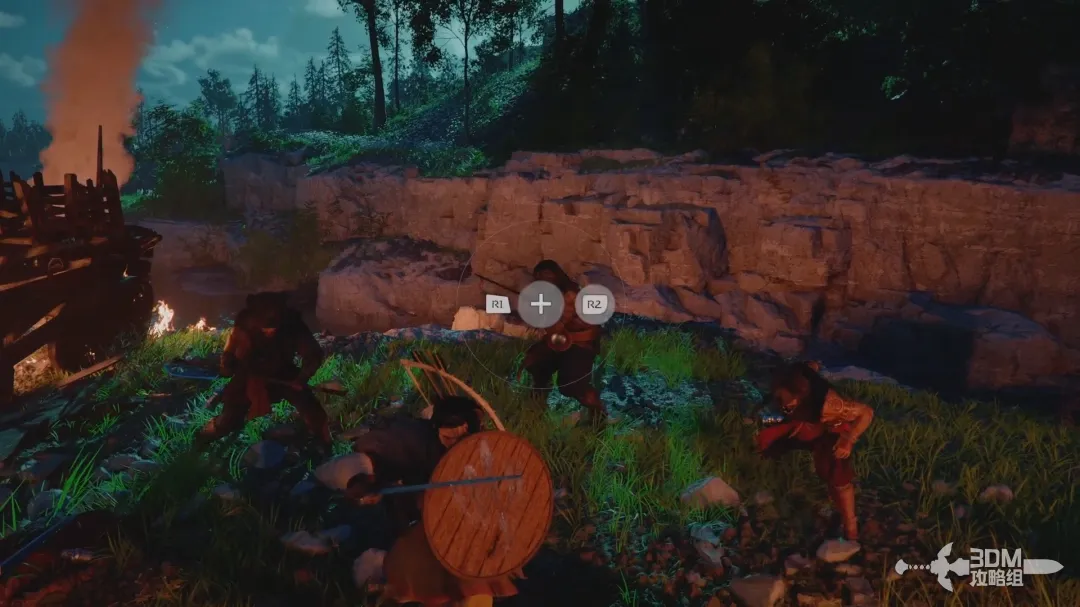Click the round plus icon
Viewport: 1080px width, 607px height.
click(x=540, y=304)
